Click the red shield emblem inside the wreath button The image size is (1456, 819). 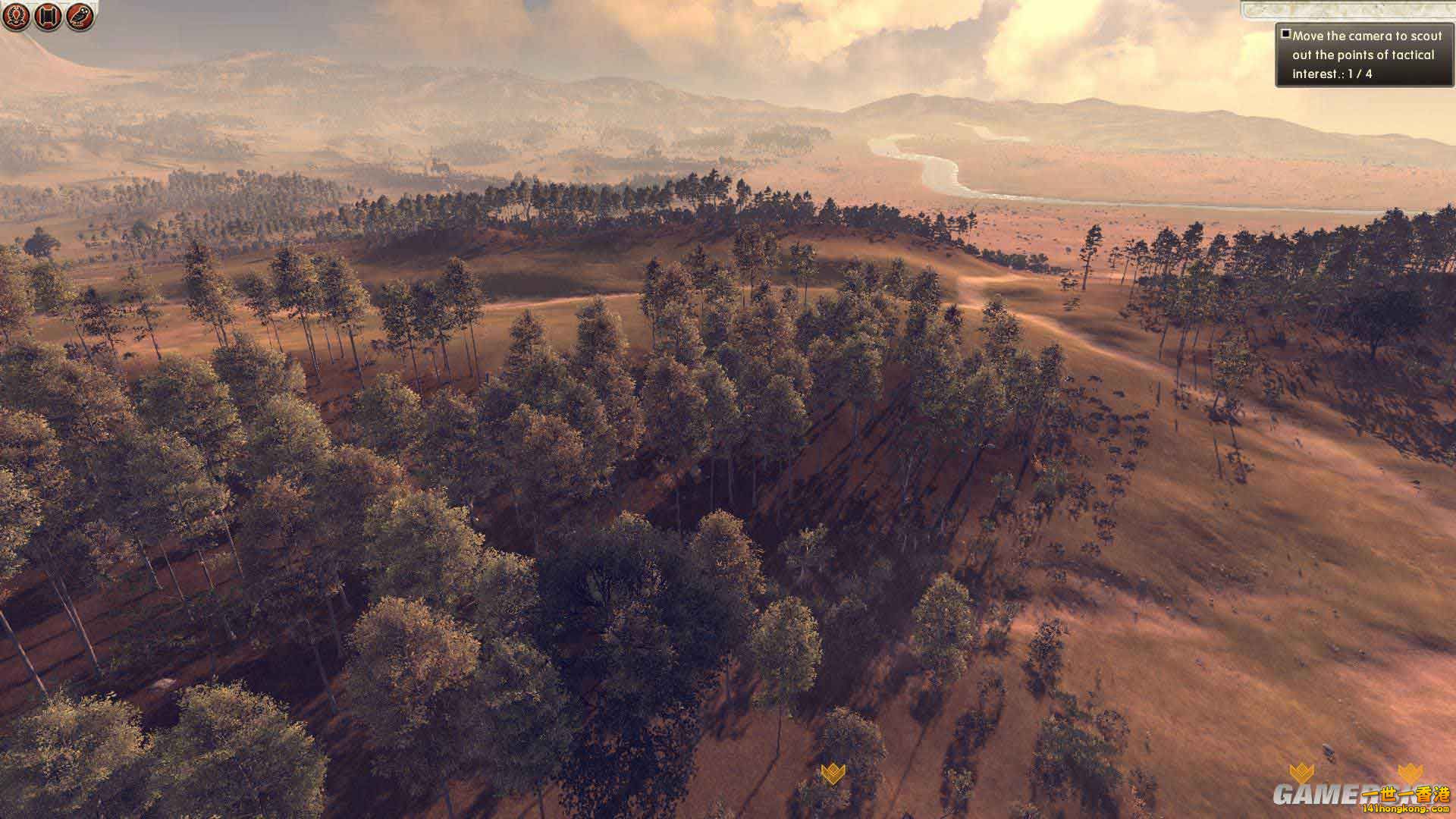click(15, 15)
